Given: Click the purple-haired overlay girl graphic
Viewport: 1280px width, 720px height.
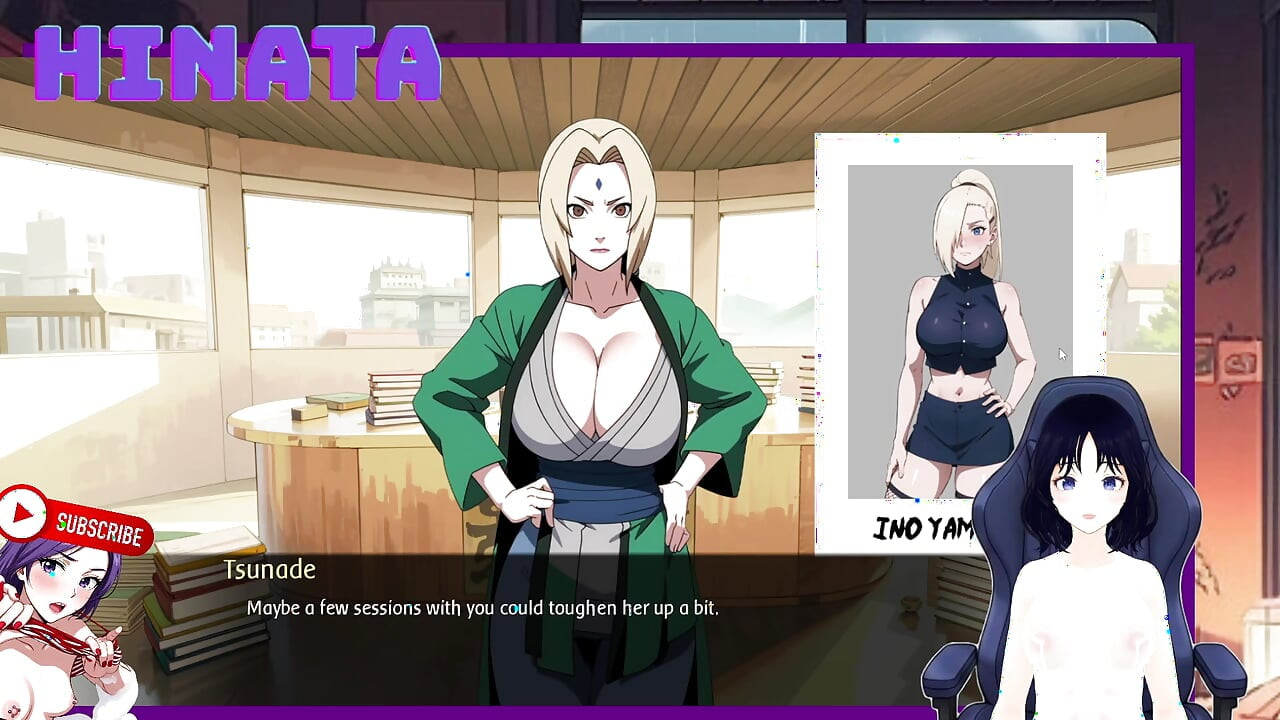Looking at the screenshot, I should click(60, 620).
